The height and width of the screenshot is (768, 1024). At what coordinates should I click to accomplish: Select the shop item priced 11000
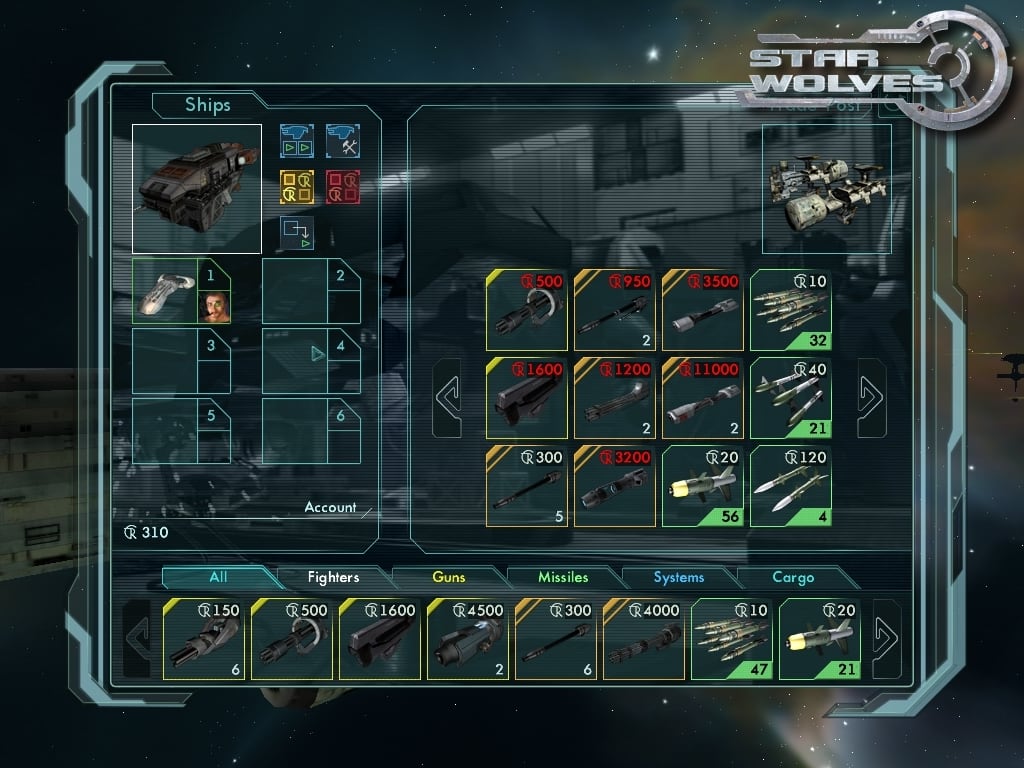click(x=703, y=398)
